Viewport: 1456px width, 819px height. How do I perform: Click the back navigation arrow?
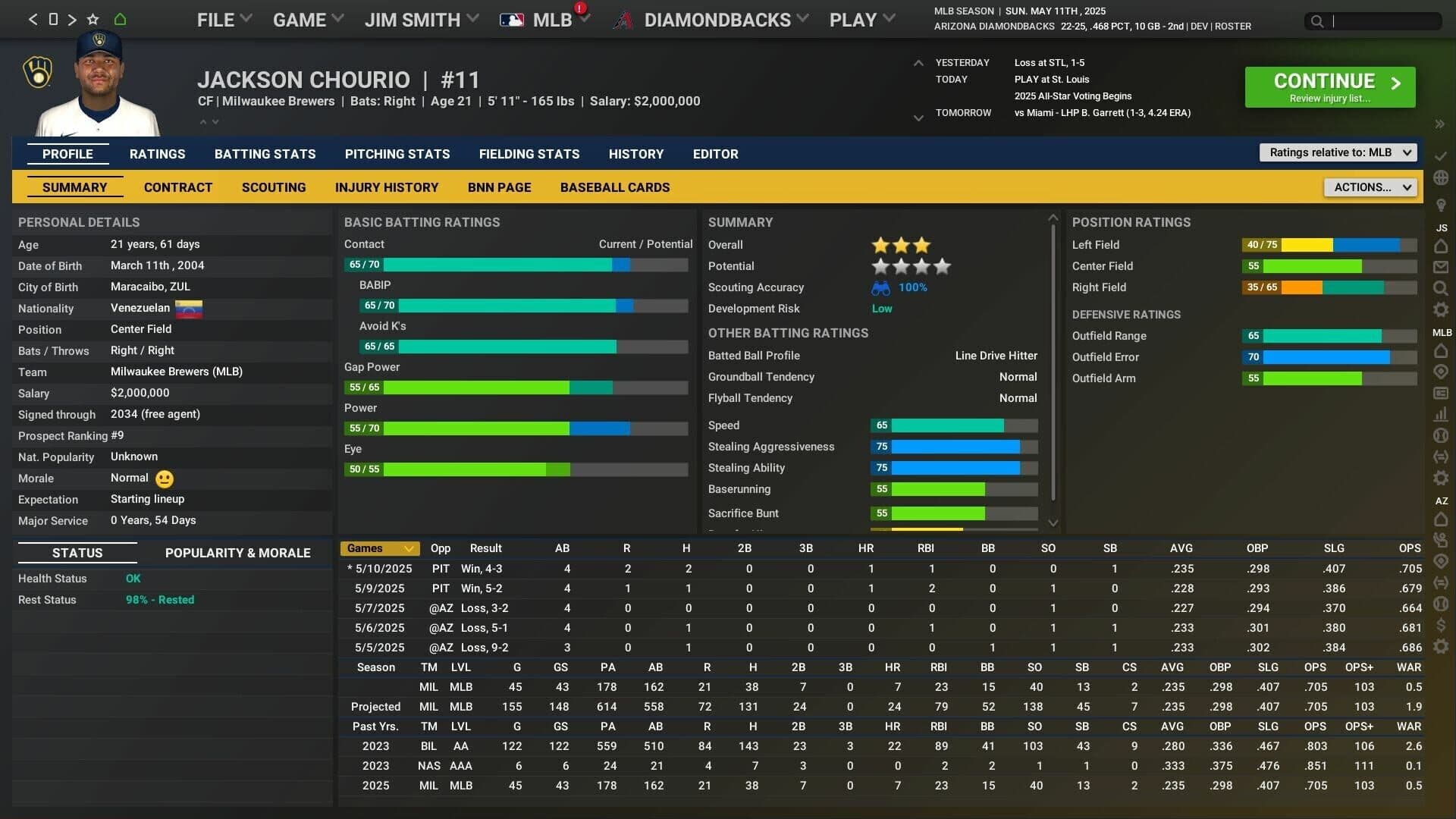point(33,19)
